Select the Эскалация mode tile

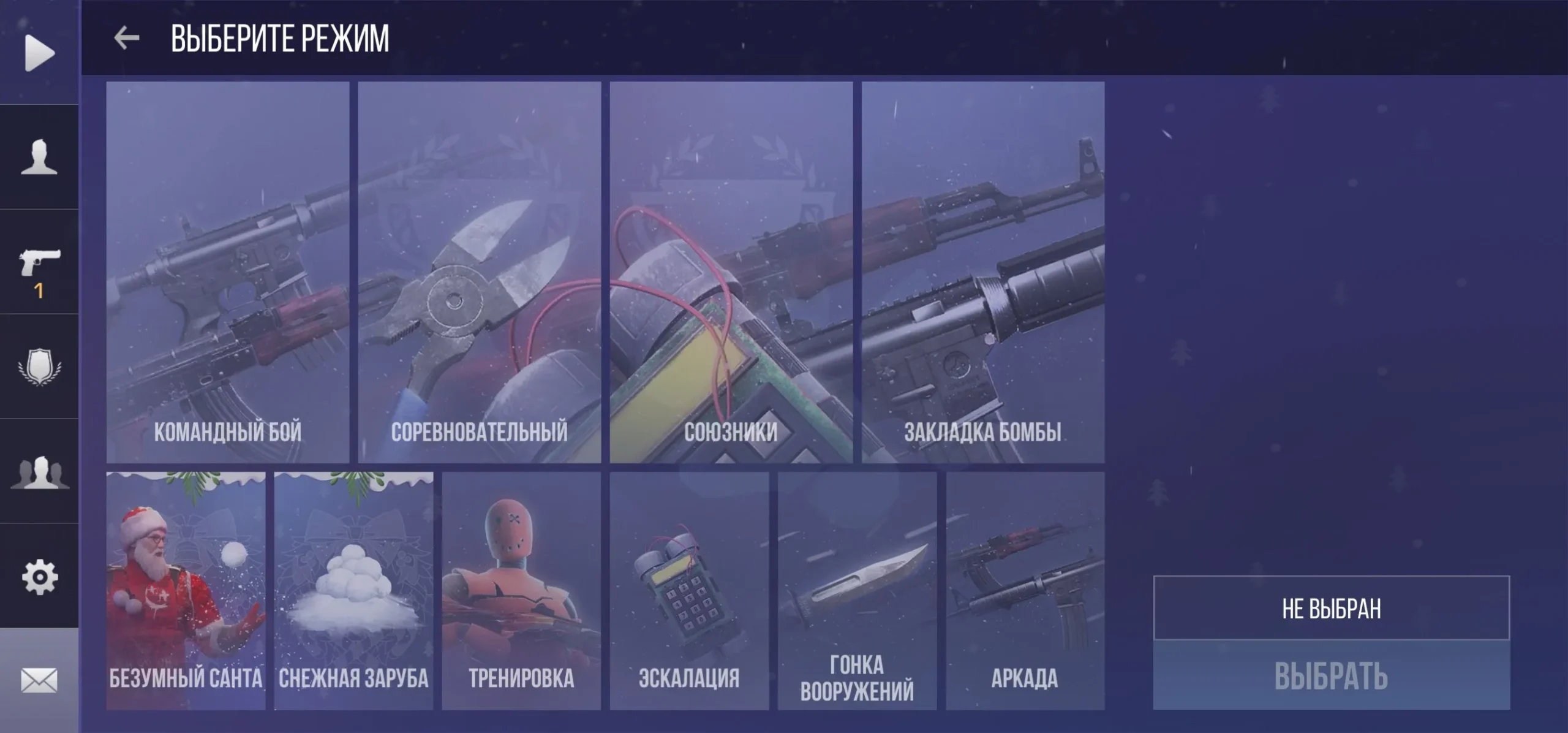click(x=689, y=591)
